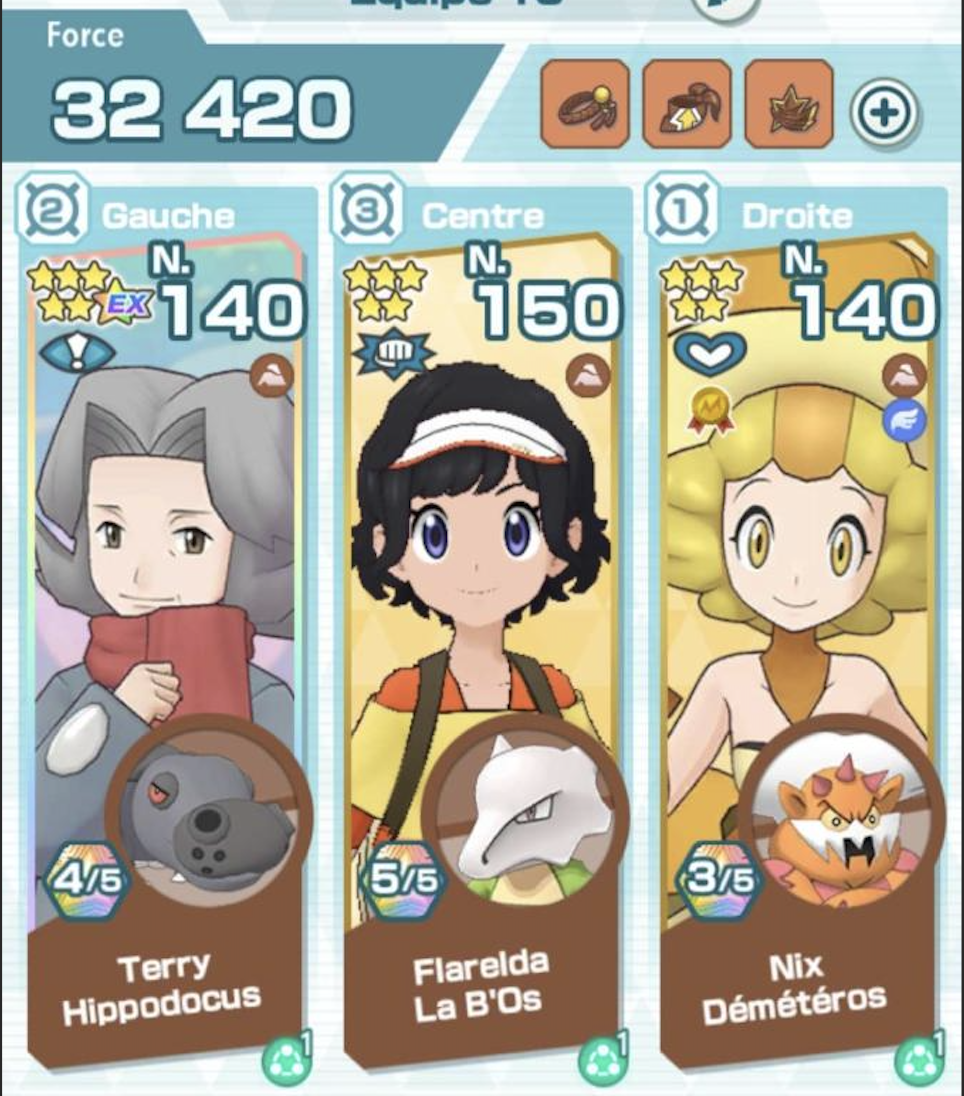
Task: Select the bracelet gear slot
Action: point(585,104)
